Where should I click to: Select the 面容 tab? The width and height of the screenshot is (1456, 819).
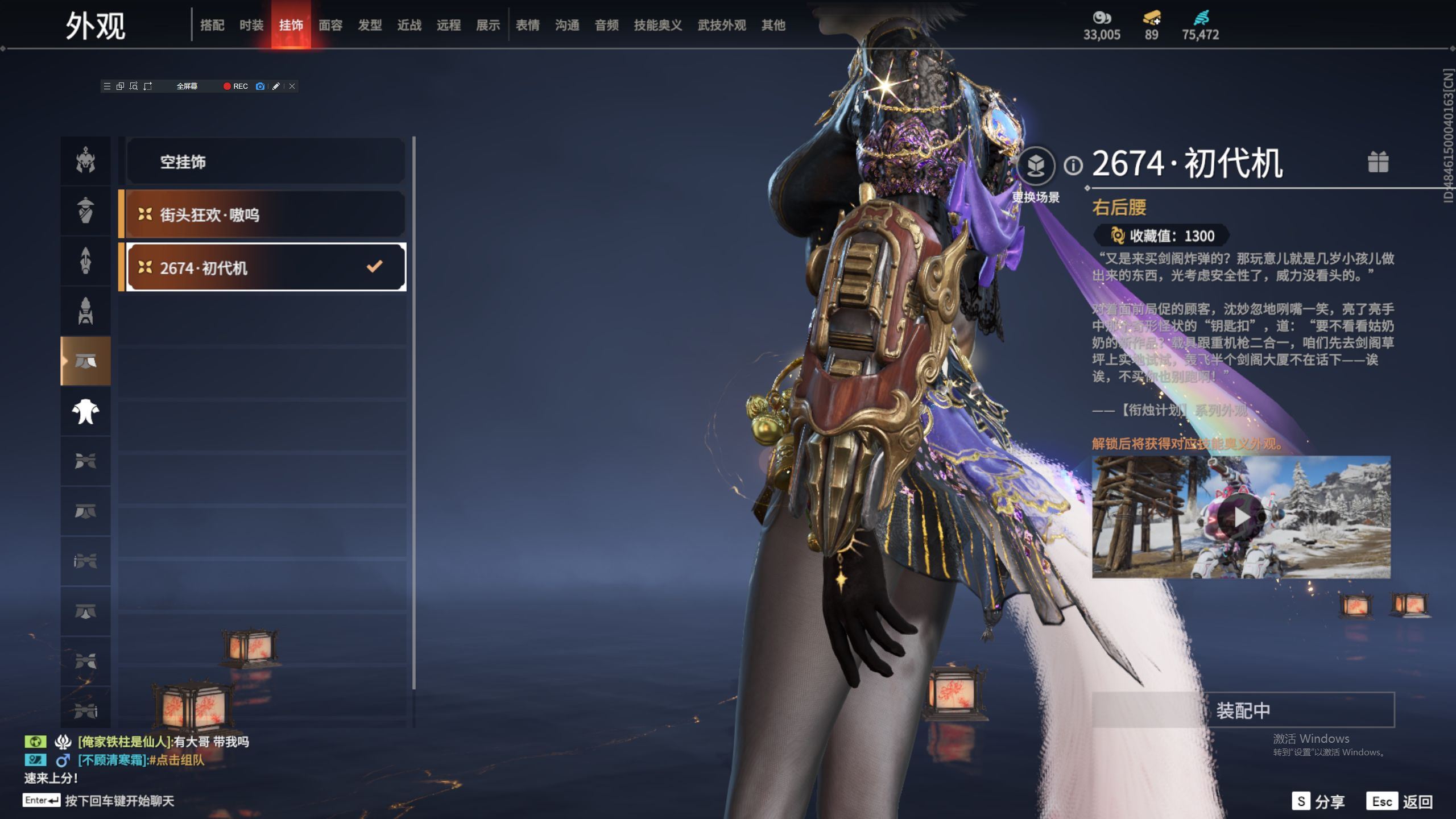point(330,25)
